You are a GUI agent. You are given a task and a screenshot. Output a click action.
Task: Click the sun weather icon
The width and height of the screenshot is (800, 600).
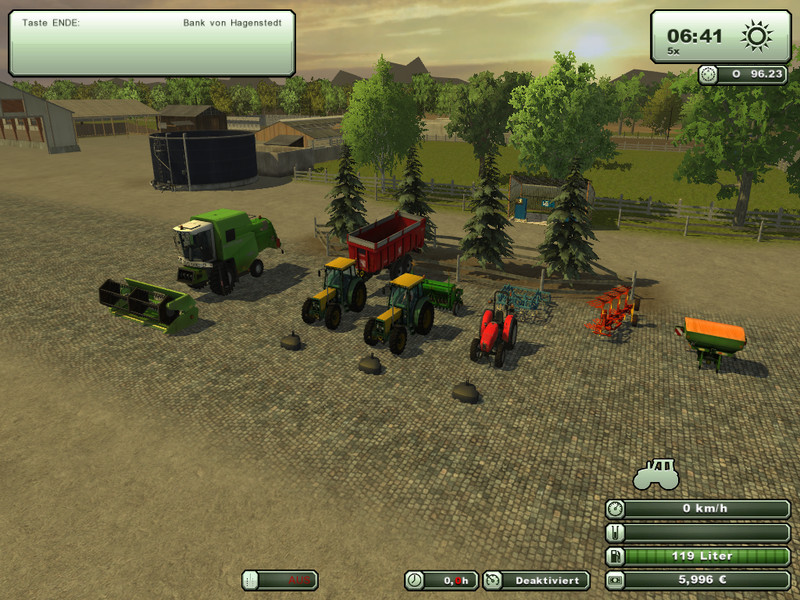(x=757, y=37)
